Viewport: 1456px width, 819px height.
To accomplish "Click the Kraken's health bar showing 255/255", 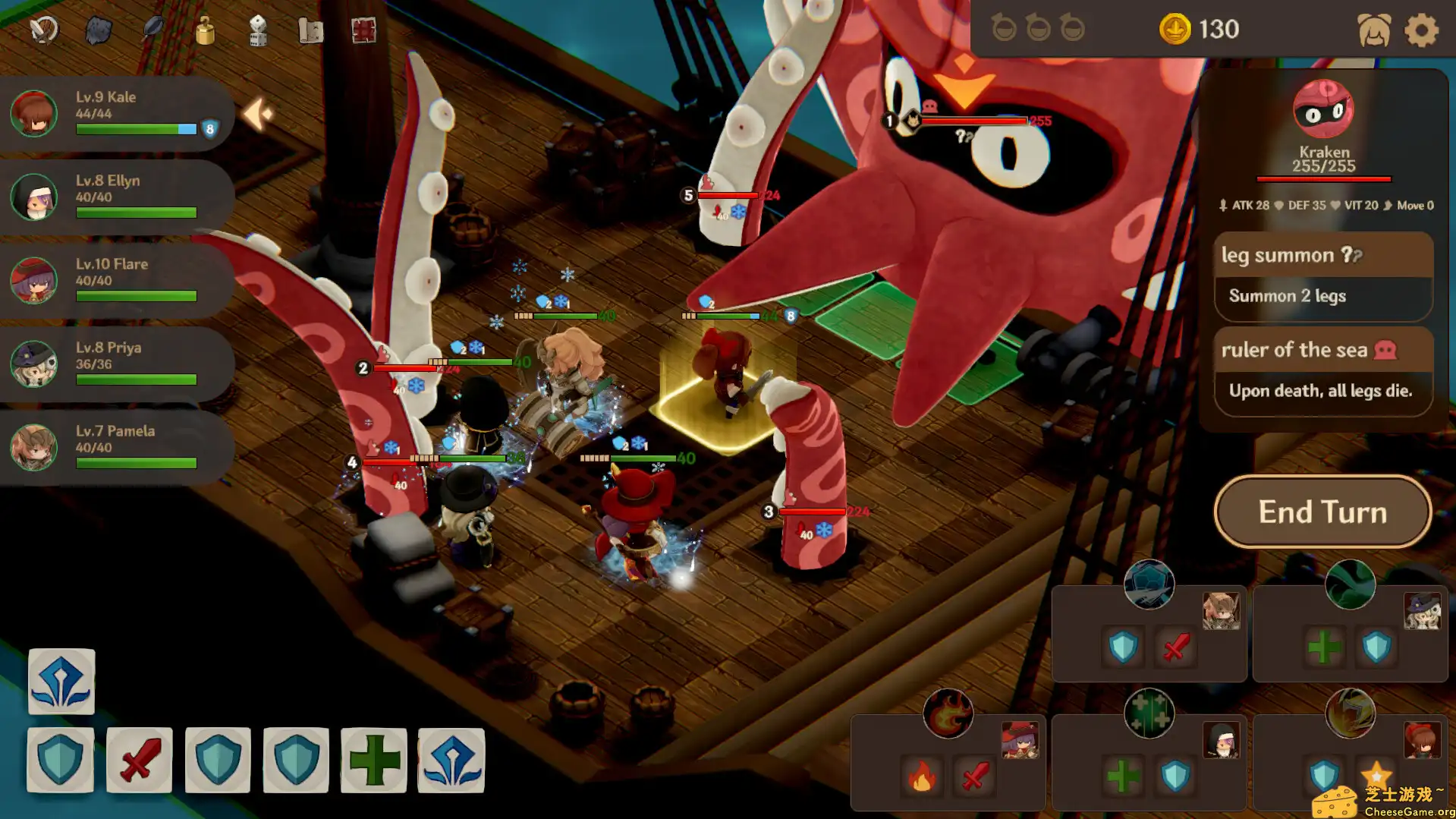I will click(1323, 178).
